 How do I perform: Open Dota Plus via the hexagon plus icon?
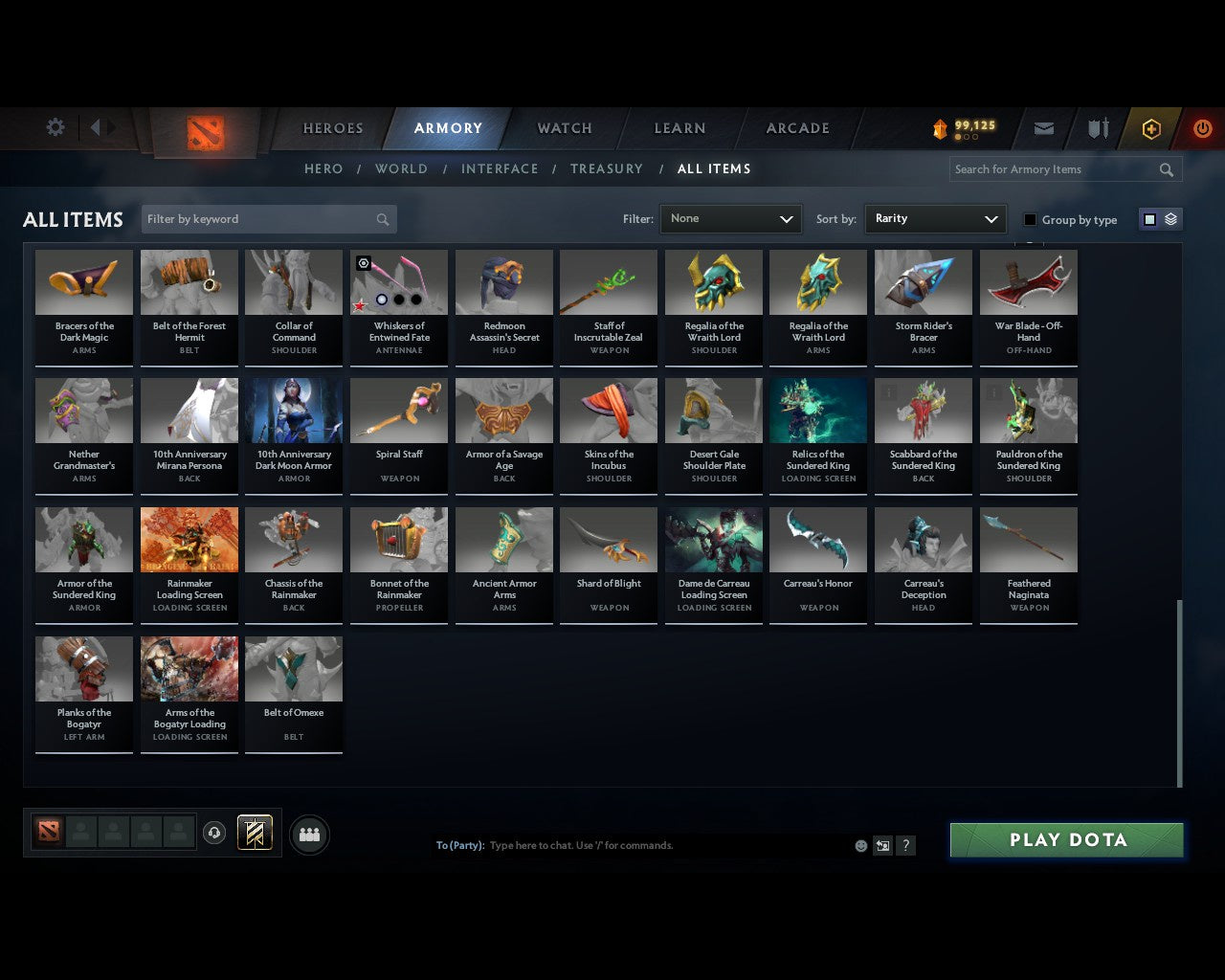click(x=1150, y=128)
